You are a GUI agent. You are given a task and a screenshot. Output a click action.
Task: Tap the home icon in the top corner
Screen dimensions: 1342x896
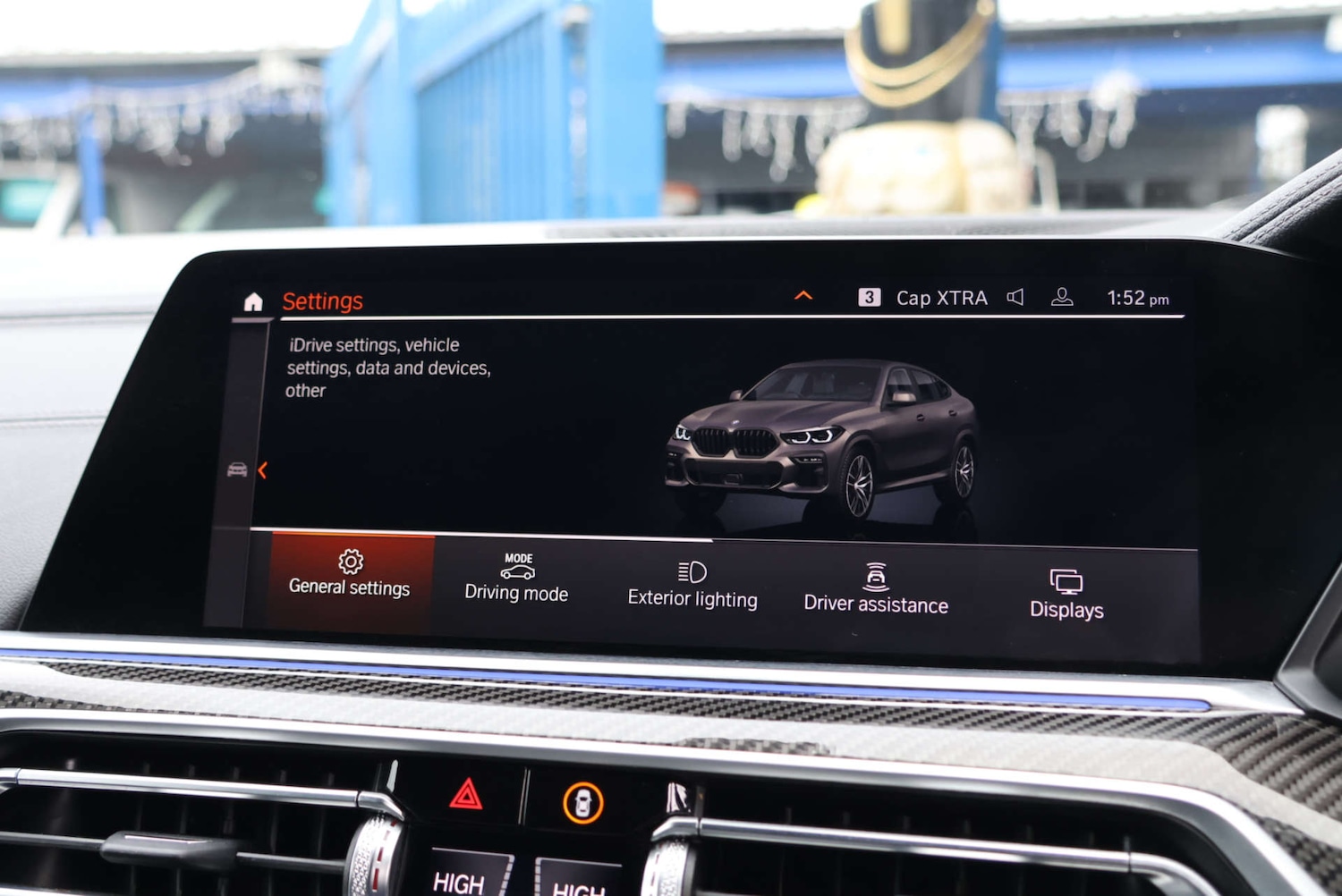pyautogui.click(x=252, y=302)
